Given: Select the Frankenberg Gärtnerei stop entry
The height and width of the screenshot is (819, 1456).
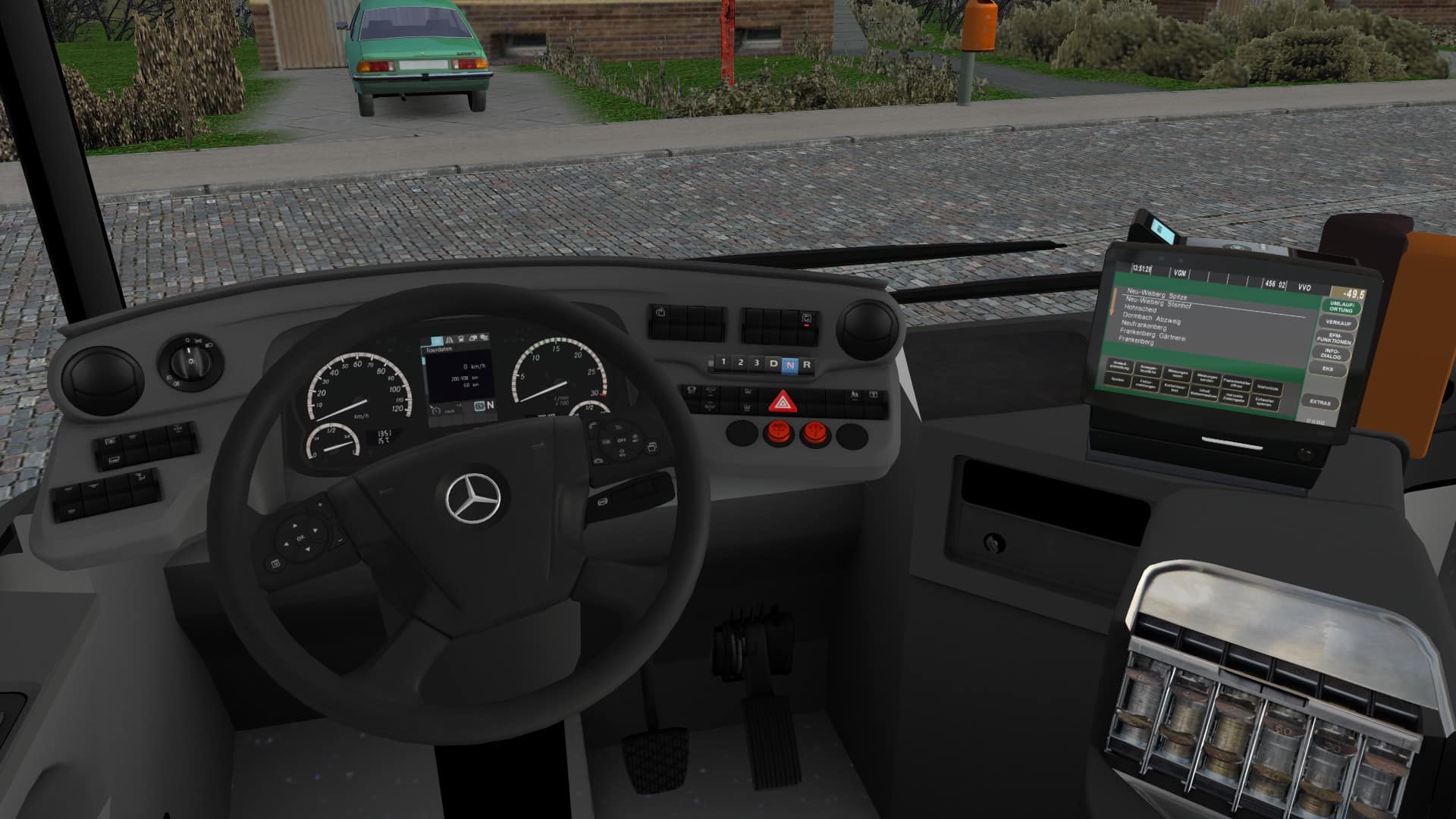Looking at the screenshot, I should click(1152, 334).
